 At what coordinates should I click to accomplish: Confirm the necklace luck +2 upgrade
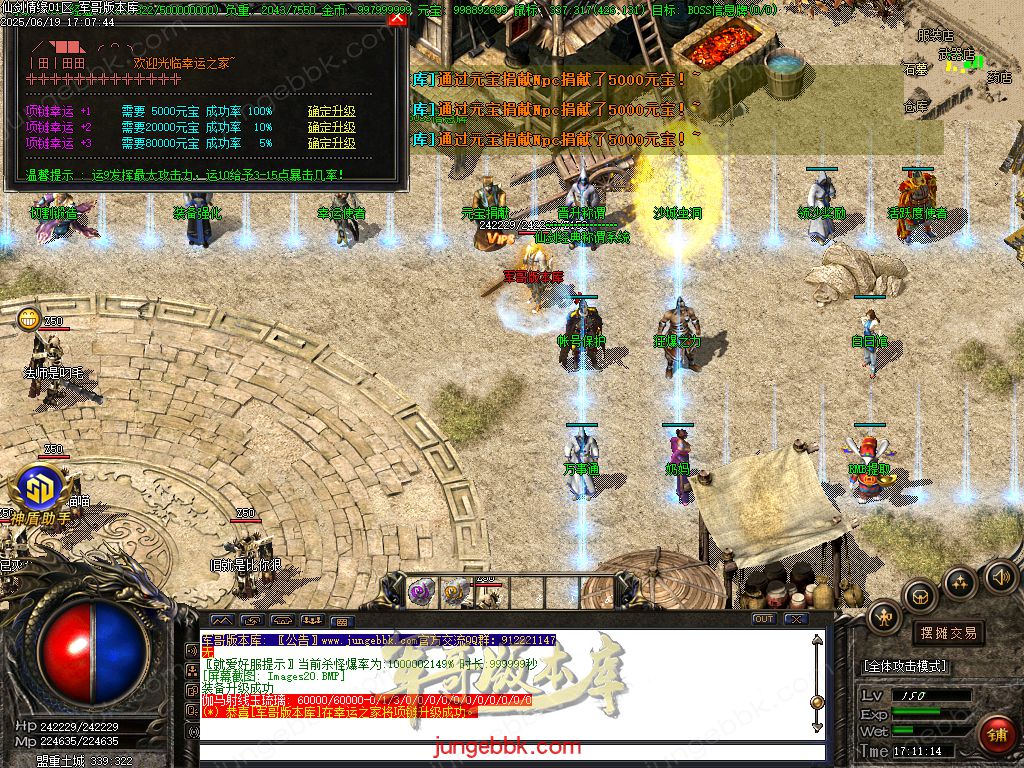coord(331,128)
